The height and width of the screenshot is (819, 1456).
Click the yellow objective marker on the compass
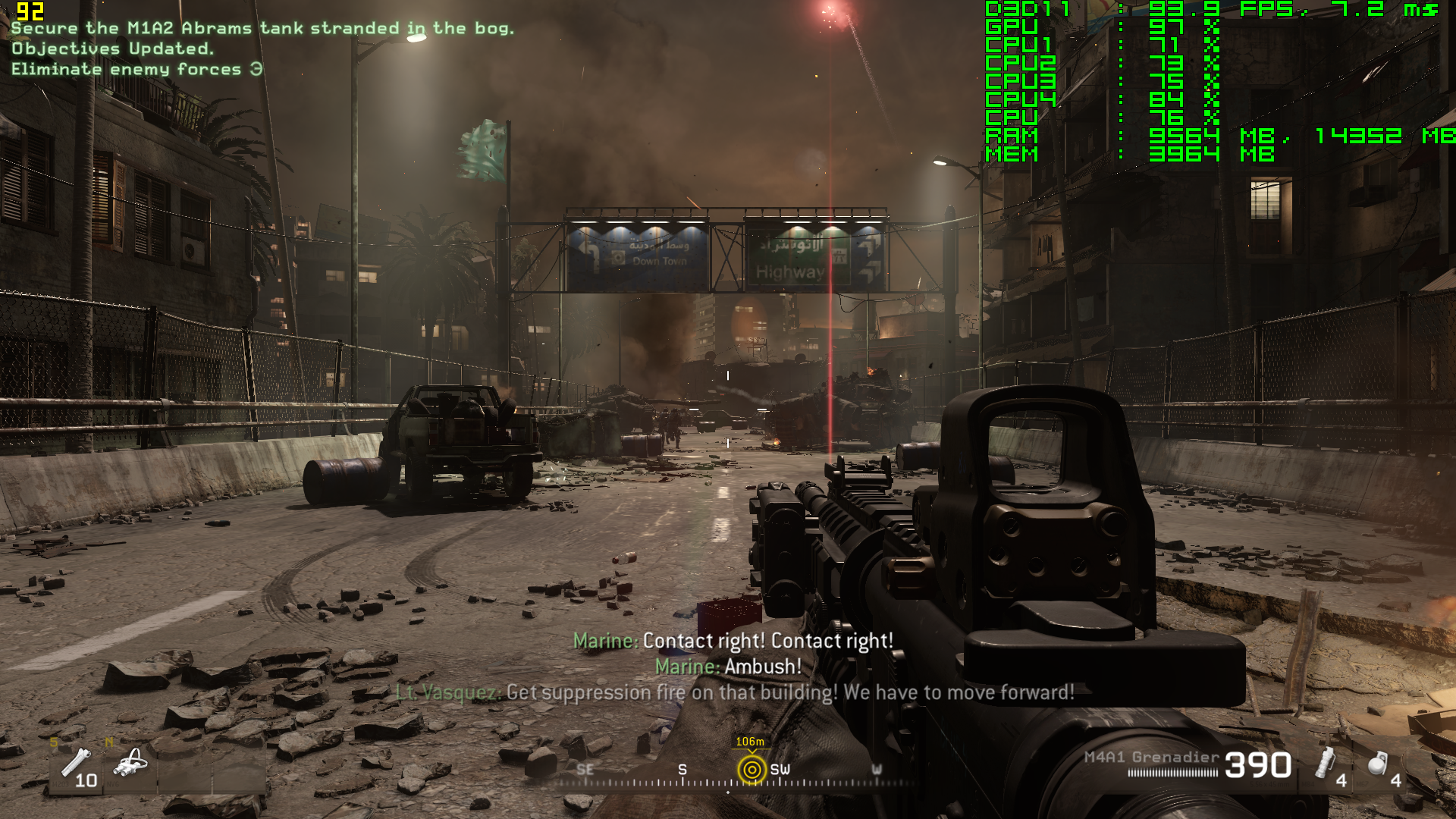(x=752, y=770)
